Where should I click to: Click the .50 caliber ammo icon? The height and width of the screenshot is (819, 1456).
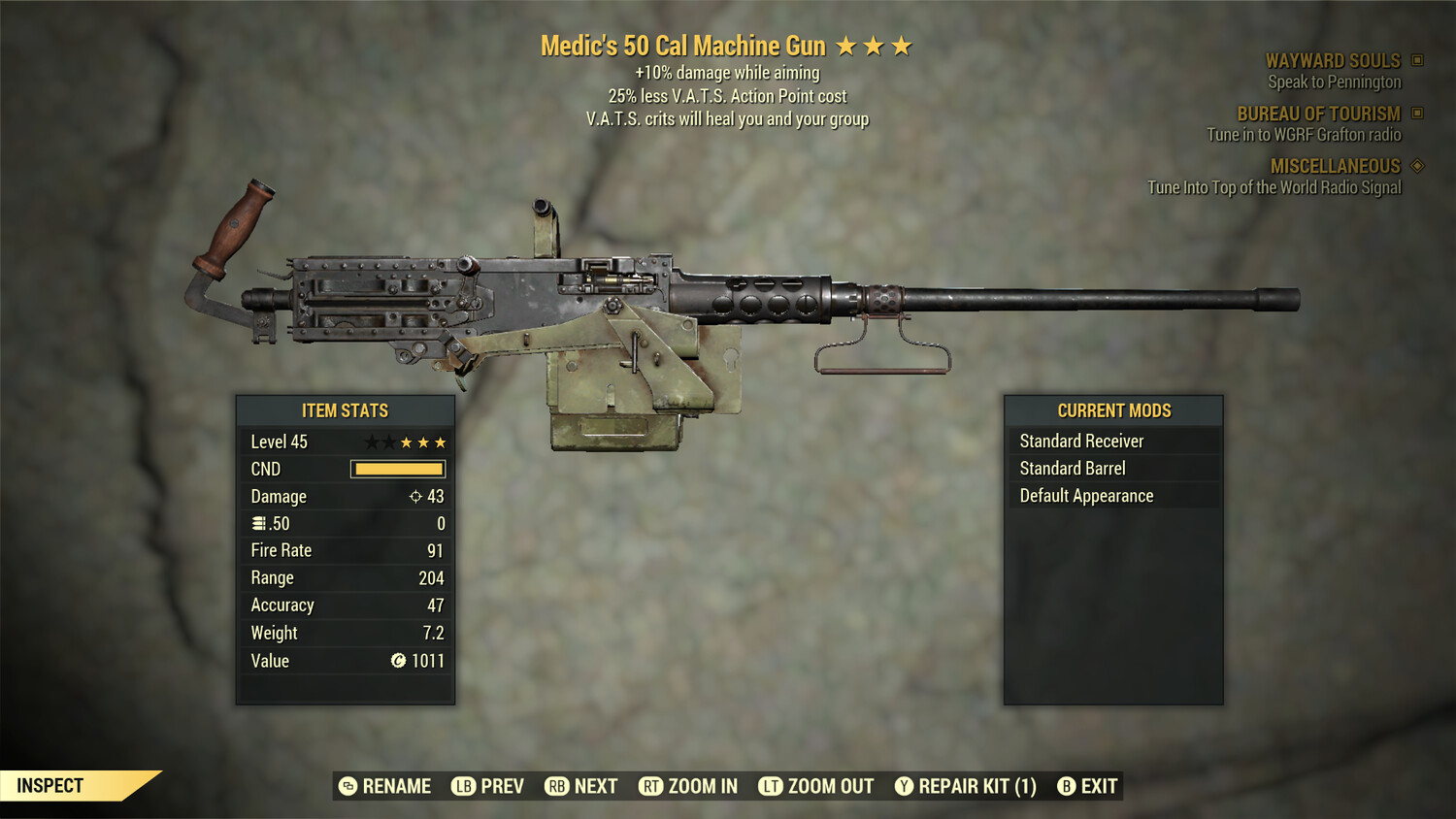(258, 523)
